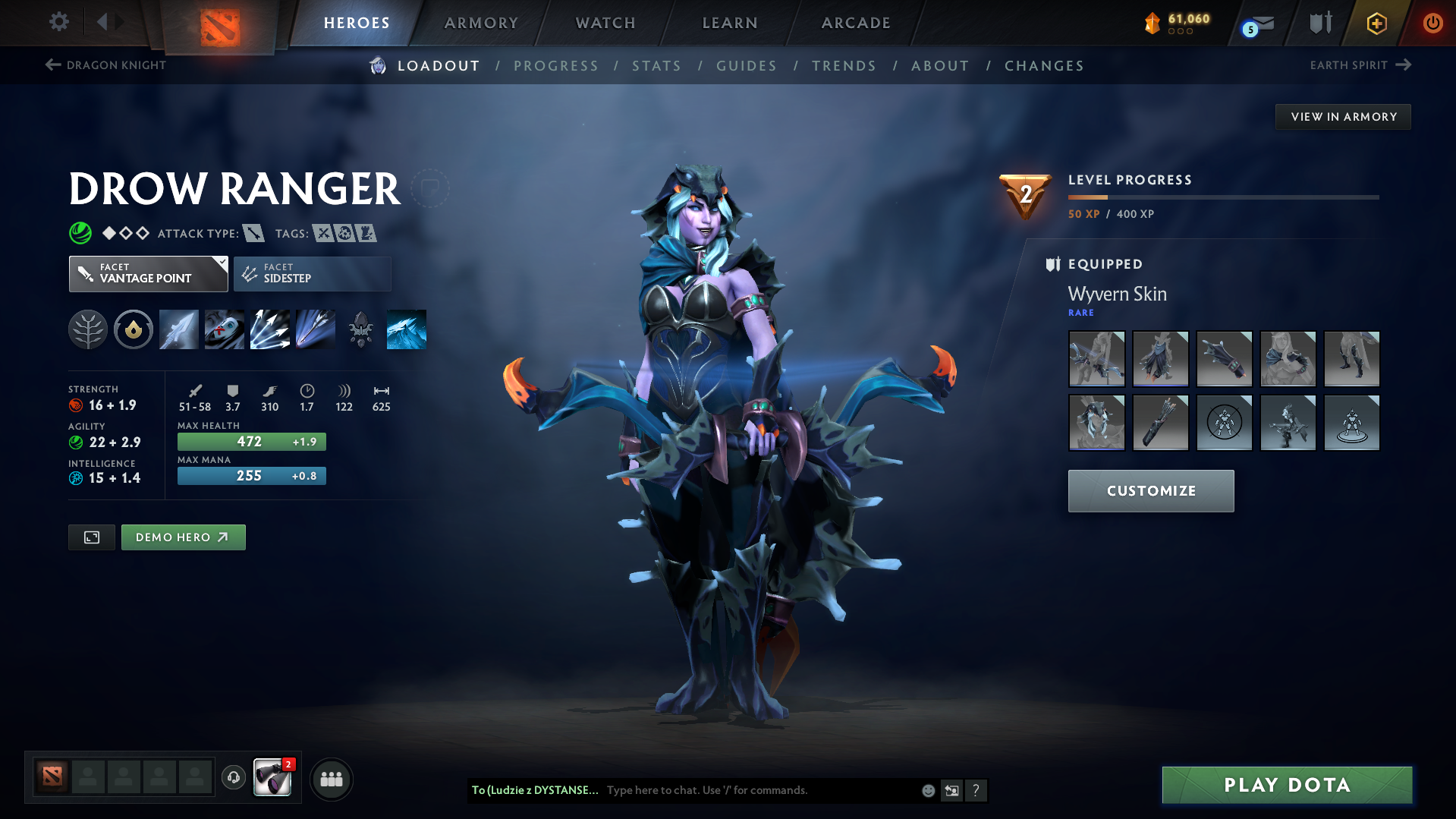Expand the Vantage Point facet dropdown
Screen dimensions: 1456x819
pos(148,273)
